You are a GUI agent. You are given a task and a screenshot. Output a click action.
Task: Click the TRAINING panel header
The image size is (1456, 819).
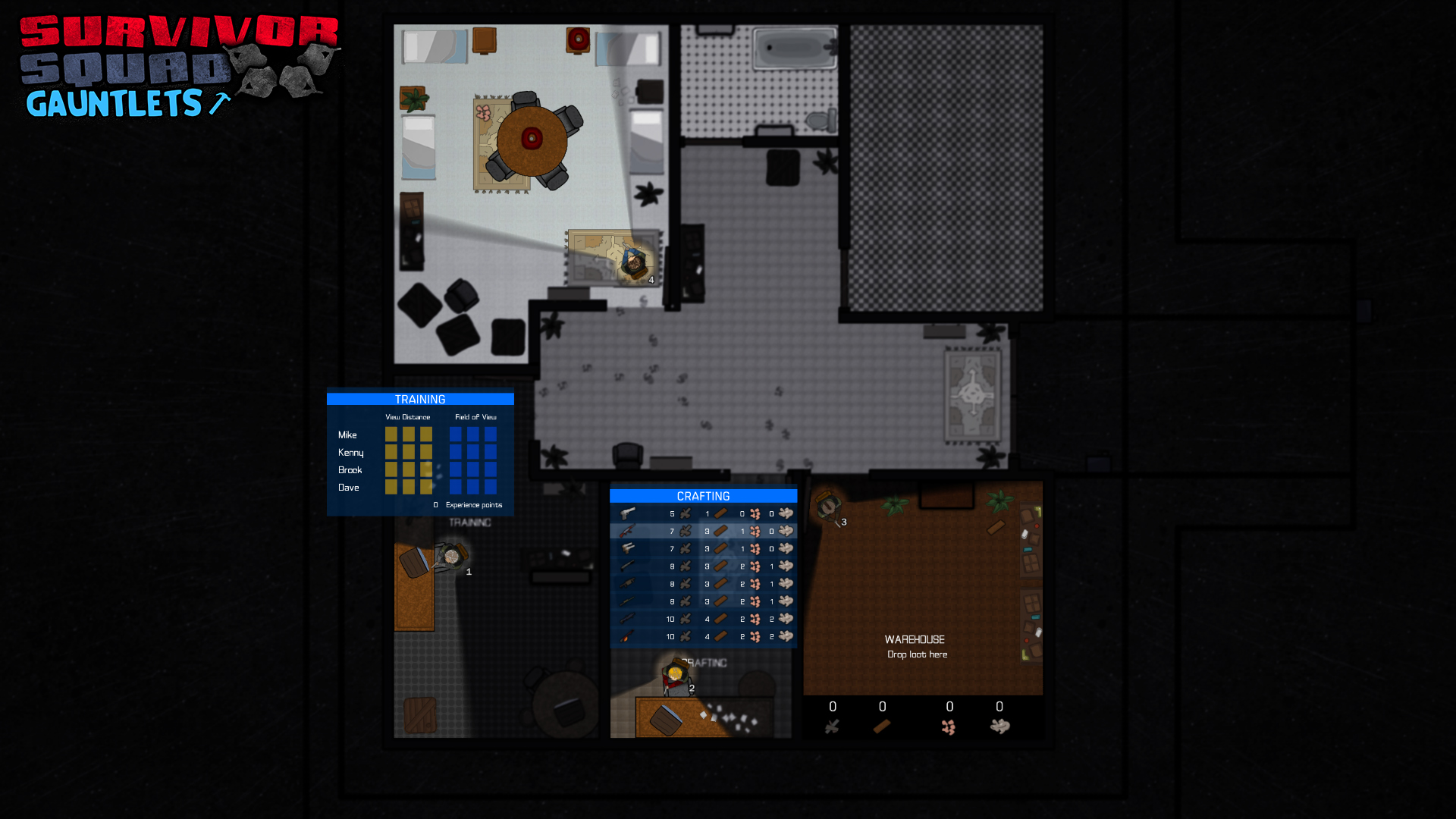pyautogui.click(x=420, y=399)
